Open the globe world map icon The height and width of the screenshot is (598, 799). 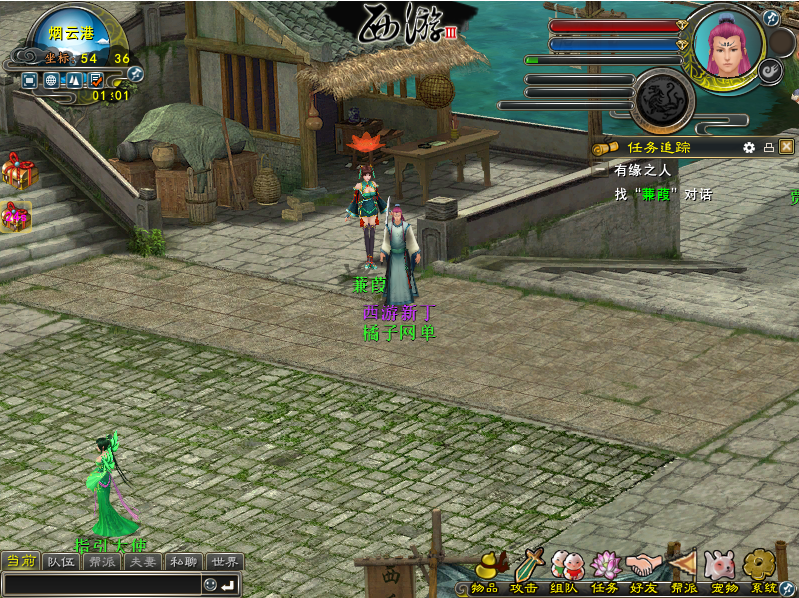[x=50, y=79]
